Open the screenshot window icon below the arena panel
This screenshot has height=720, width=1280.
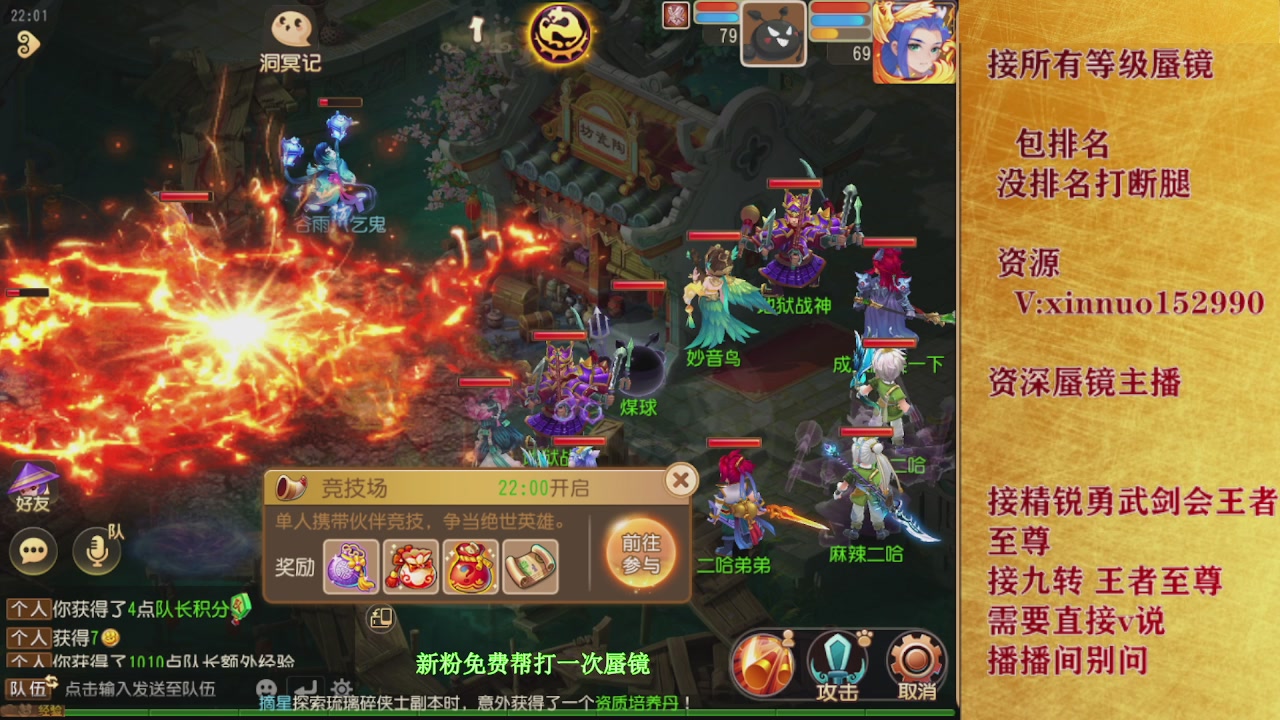[378, 620]
